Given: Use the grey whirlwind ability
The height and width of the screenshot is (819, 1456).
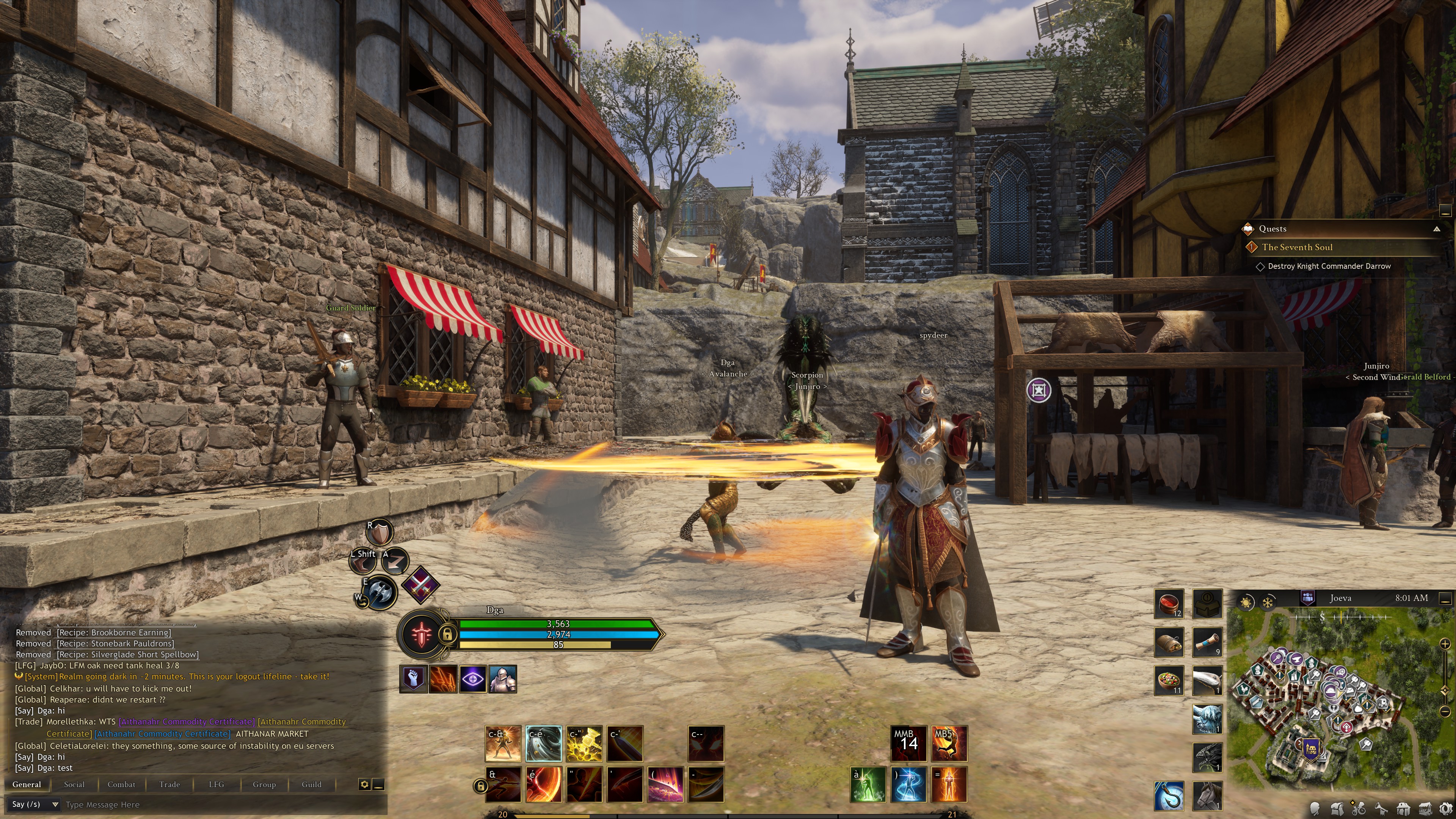Looking at the screenshot, I should point(543,743).
